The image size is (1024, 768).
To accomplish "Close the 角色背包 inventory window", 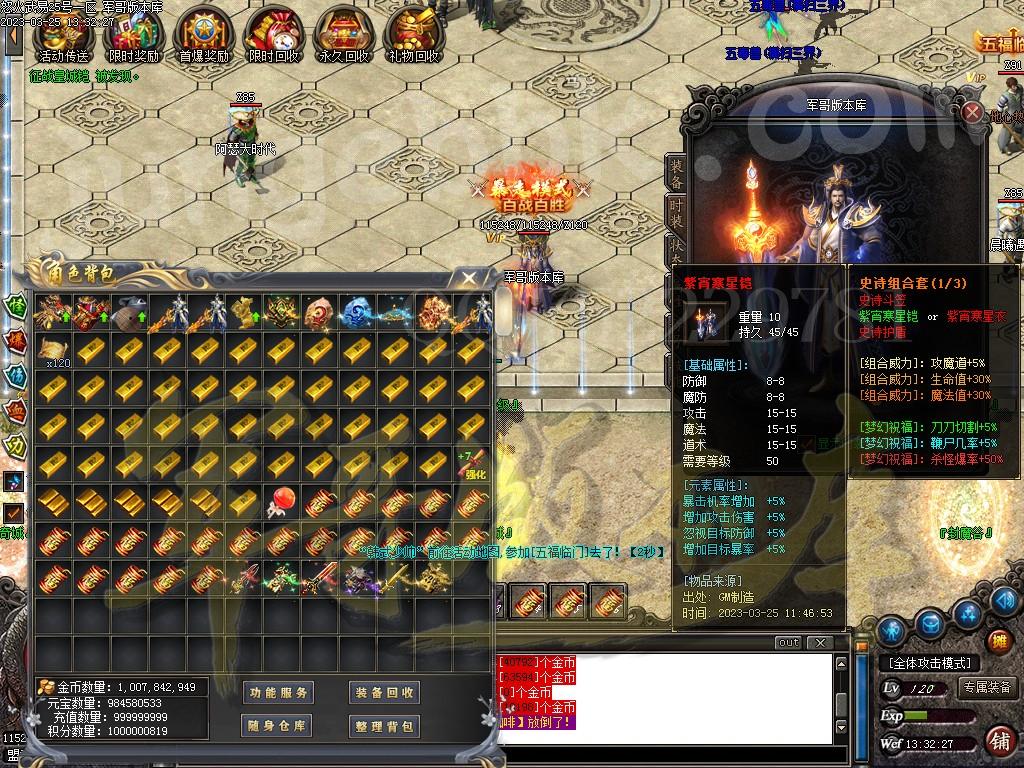I will [467, 278].
